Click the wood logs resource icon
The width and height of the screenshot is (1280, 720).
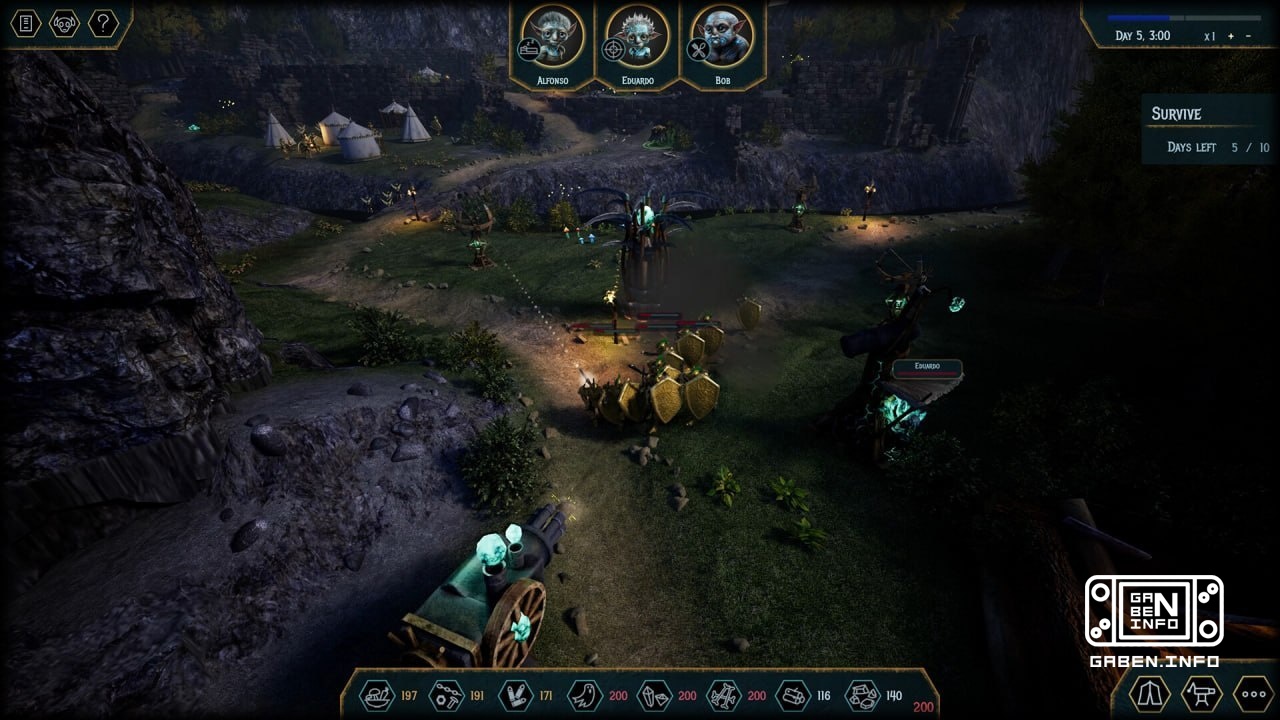tap(793, 695)
